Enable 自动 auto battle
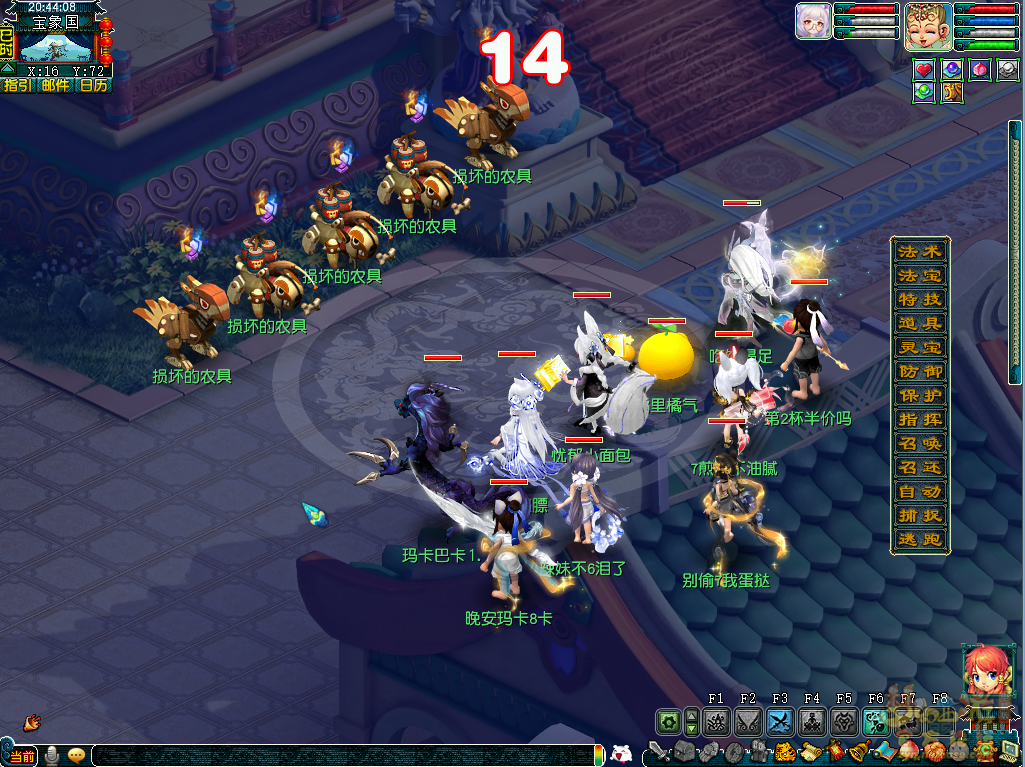 pos(920,492)
